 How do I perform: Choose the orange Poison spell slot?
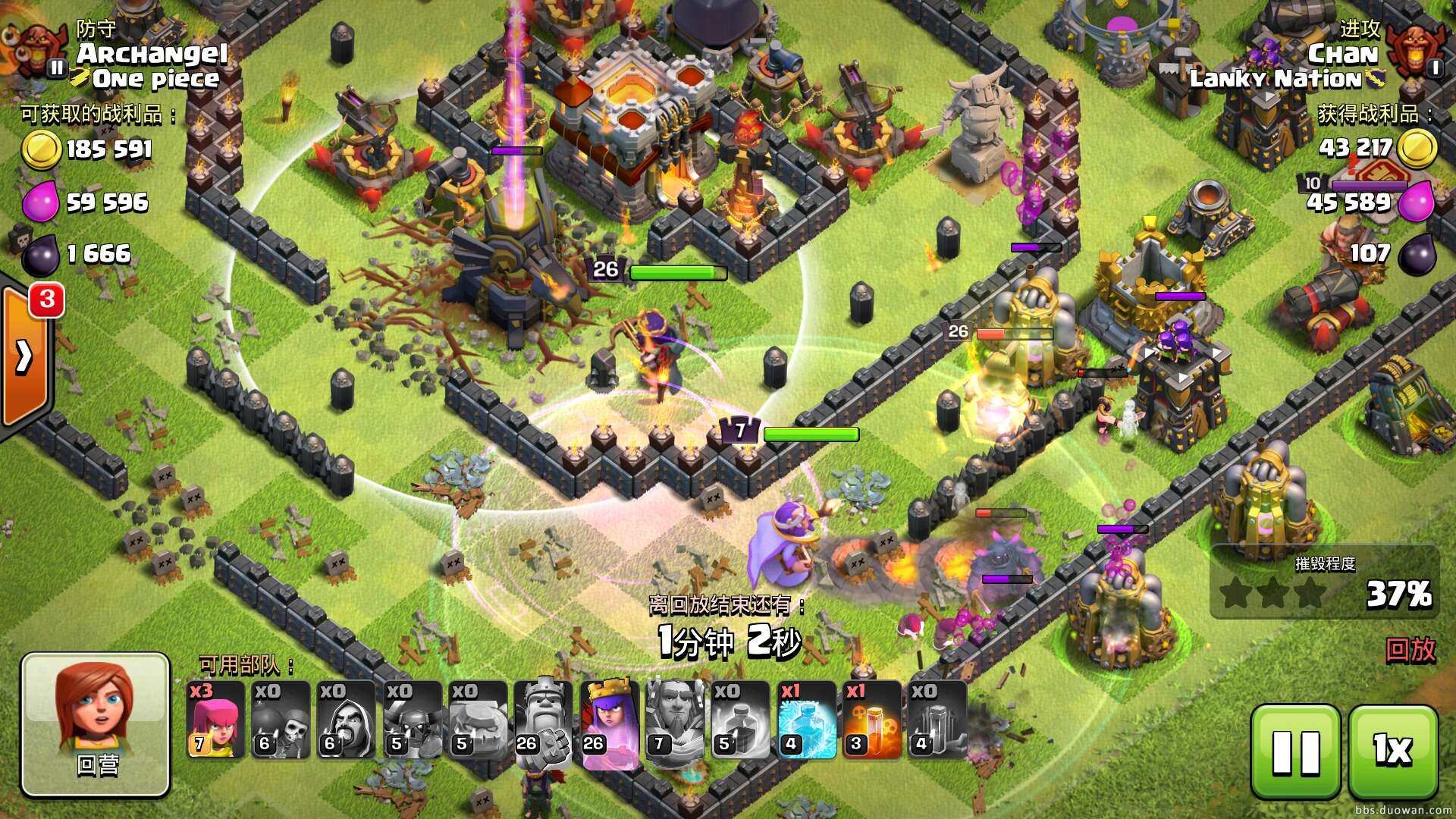(x=871, y=720)
